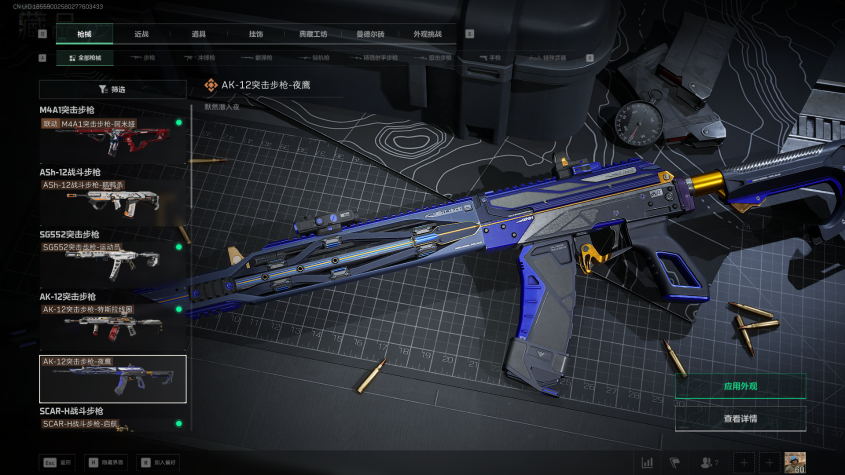Image resolution: width=845 pixels, height=475 pixels.
Task: Open the player avatar profile
Action: pyautogui.click(x=796, y=462)
